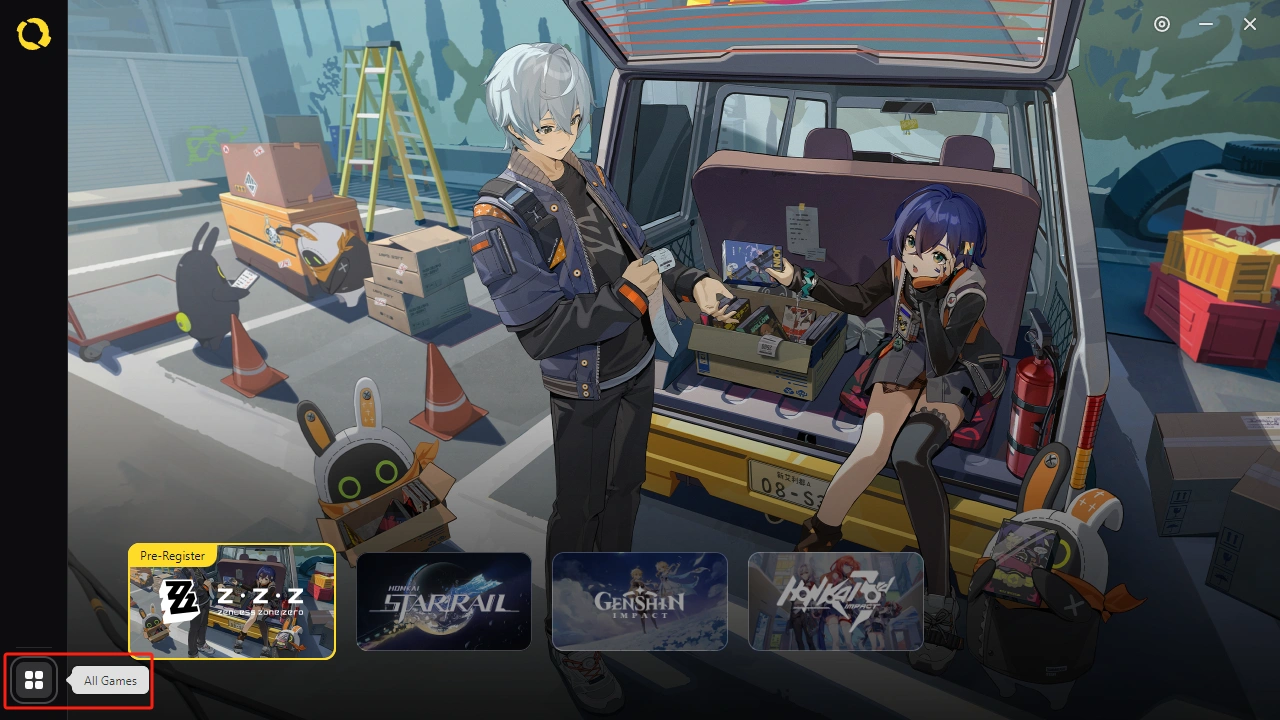Close the launcher window
This screenshot has height=720, width=1280.
(x=1250, y=24)
